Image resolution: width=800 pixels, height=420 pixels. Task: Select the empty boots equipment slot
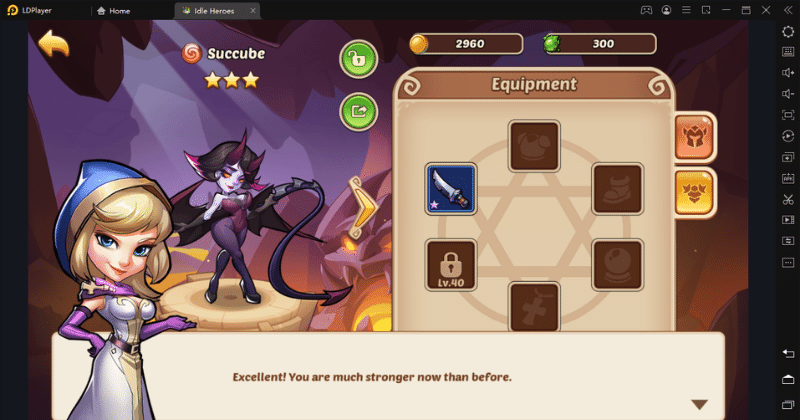tap(617, 189)
